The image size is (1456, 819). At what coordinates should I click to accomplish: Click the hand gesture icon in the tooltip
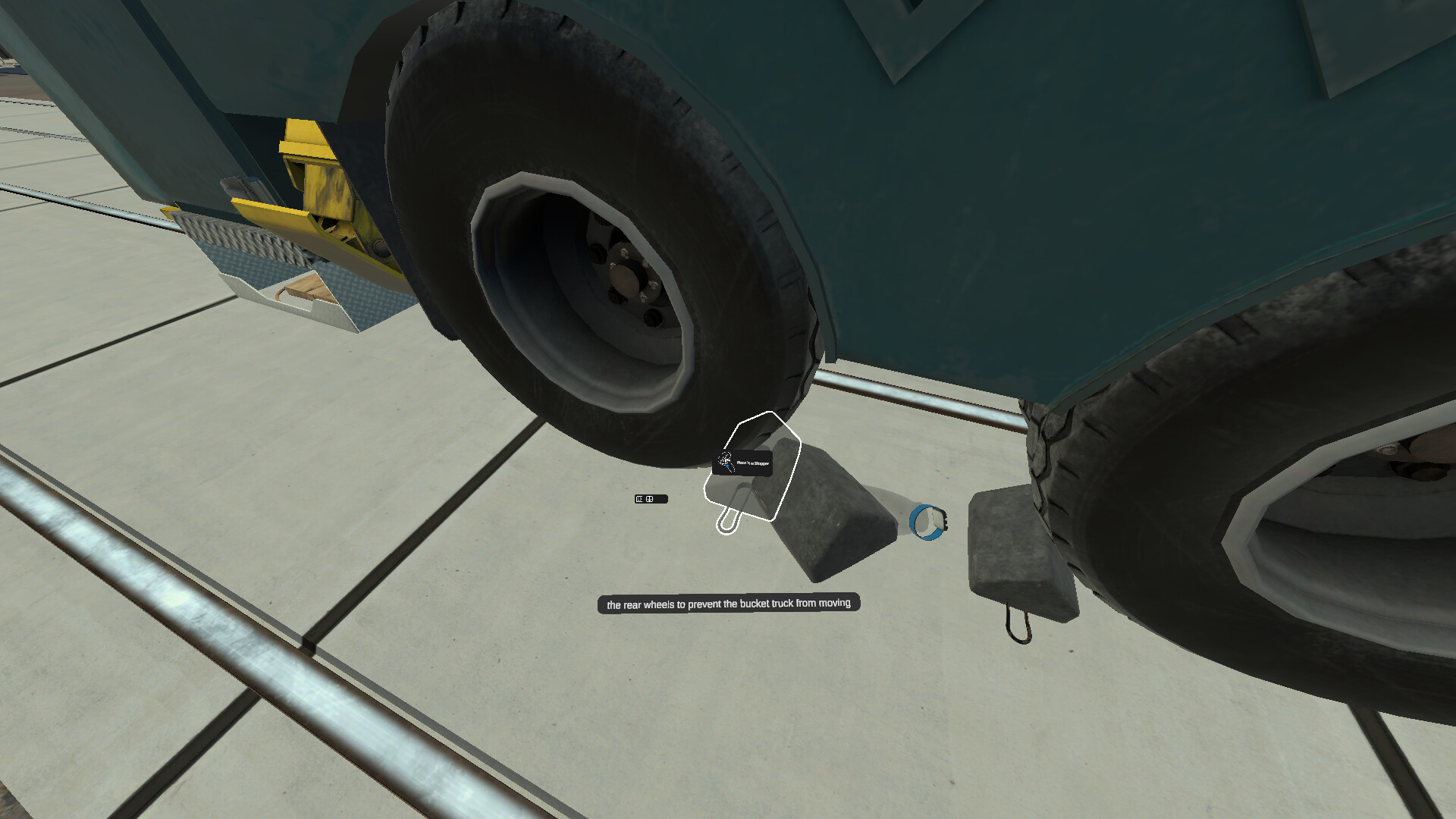click(725, 461)
